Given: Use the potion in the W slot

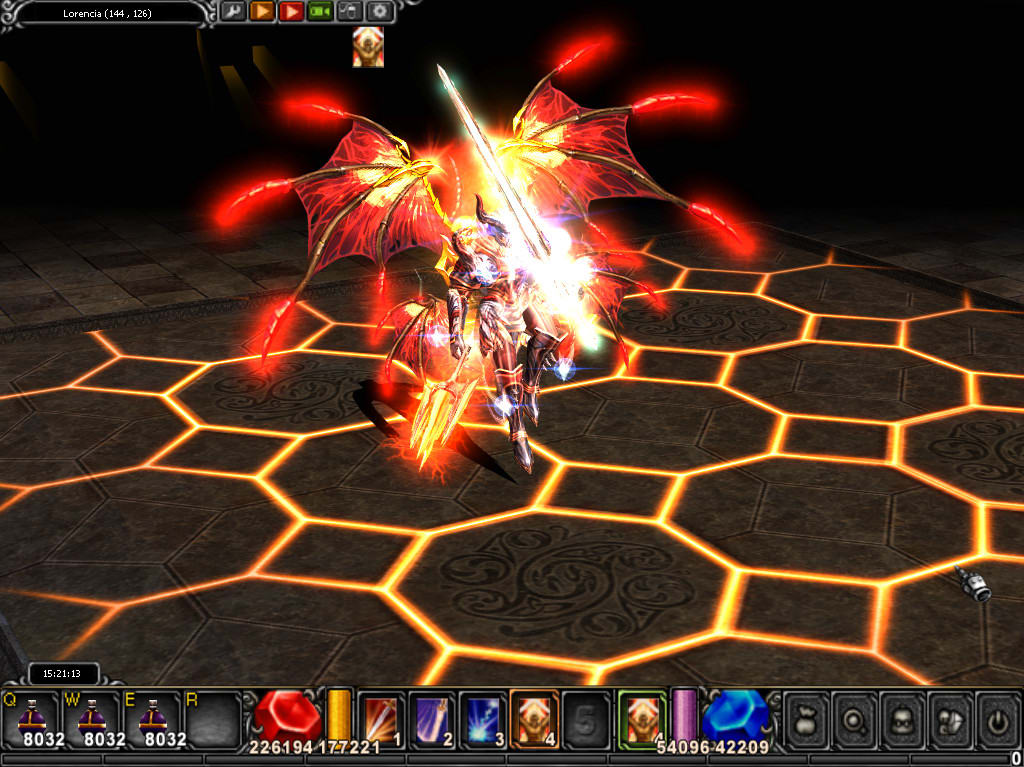Looking at the screenshot, I should pos(91,717).
